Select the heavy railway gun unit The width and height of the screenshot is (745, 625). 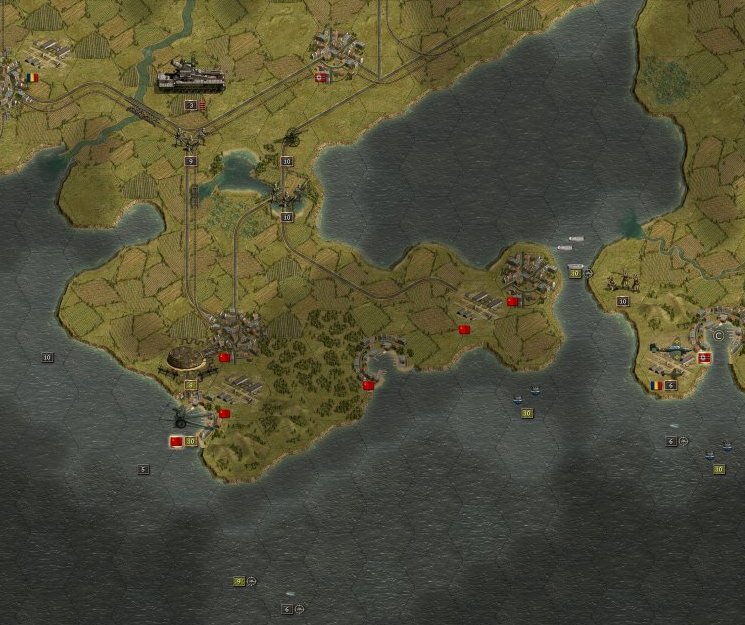pyautogui.click(x=191, y=78)
